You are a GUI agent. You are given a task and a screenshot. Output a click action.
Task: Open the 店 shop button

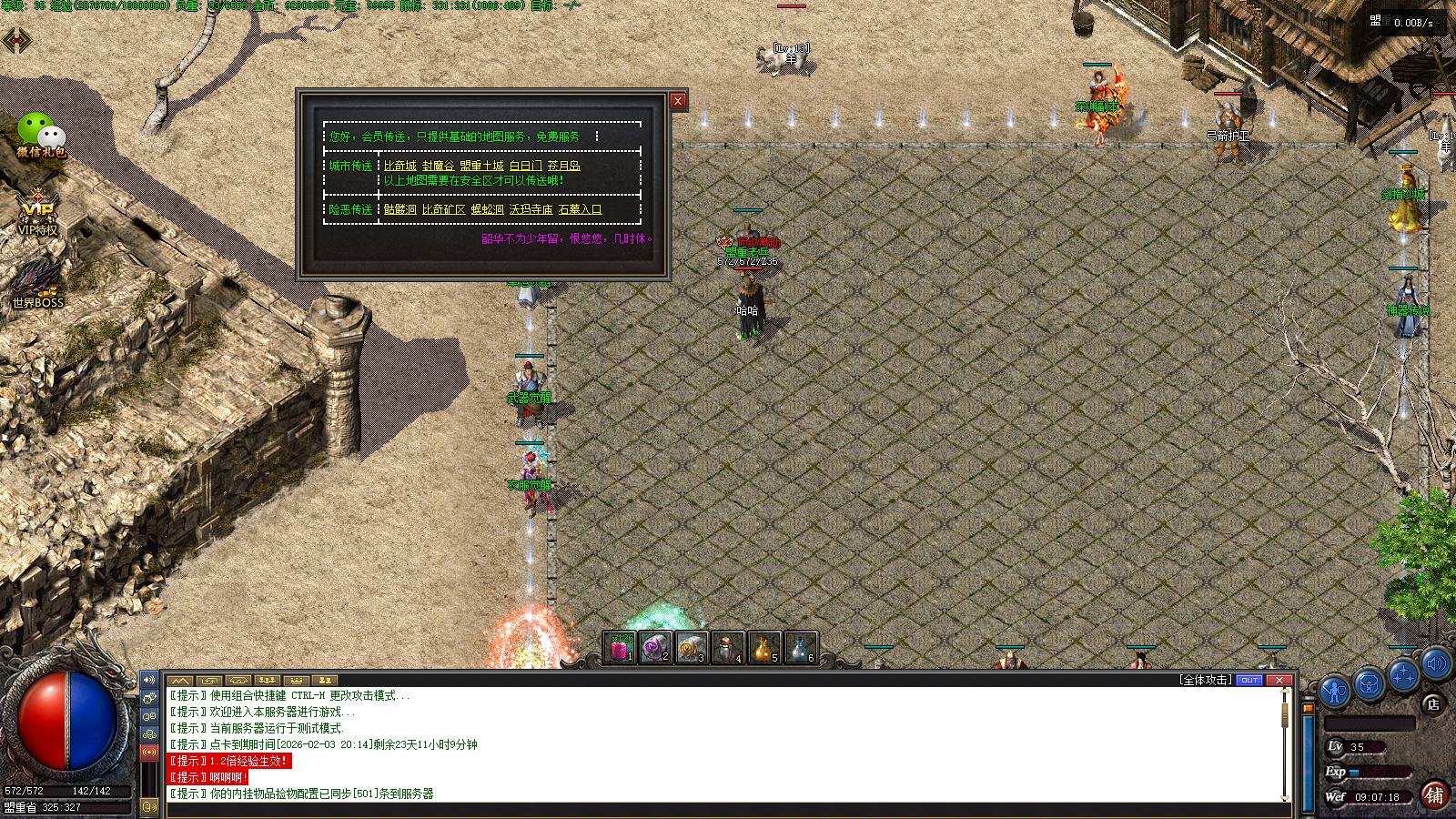(1433, 703)
